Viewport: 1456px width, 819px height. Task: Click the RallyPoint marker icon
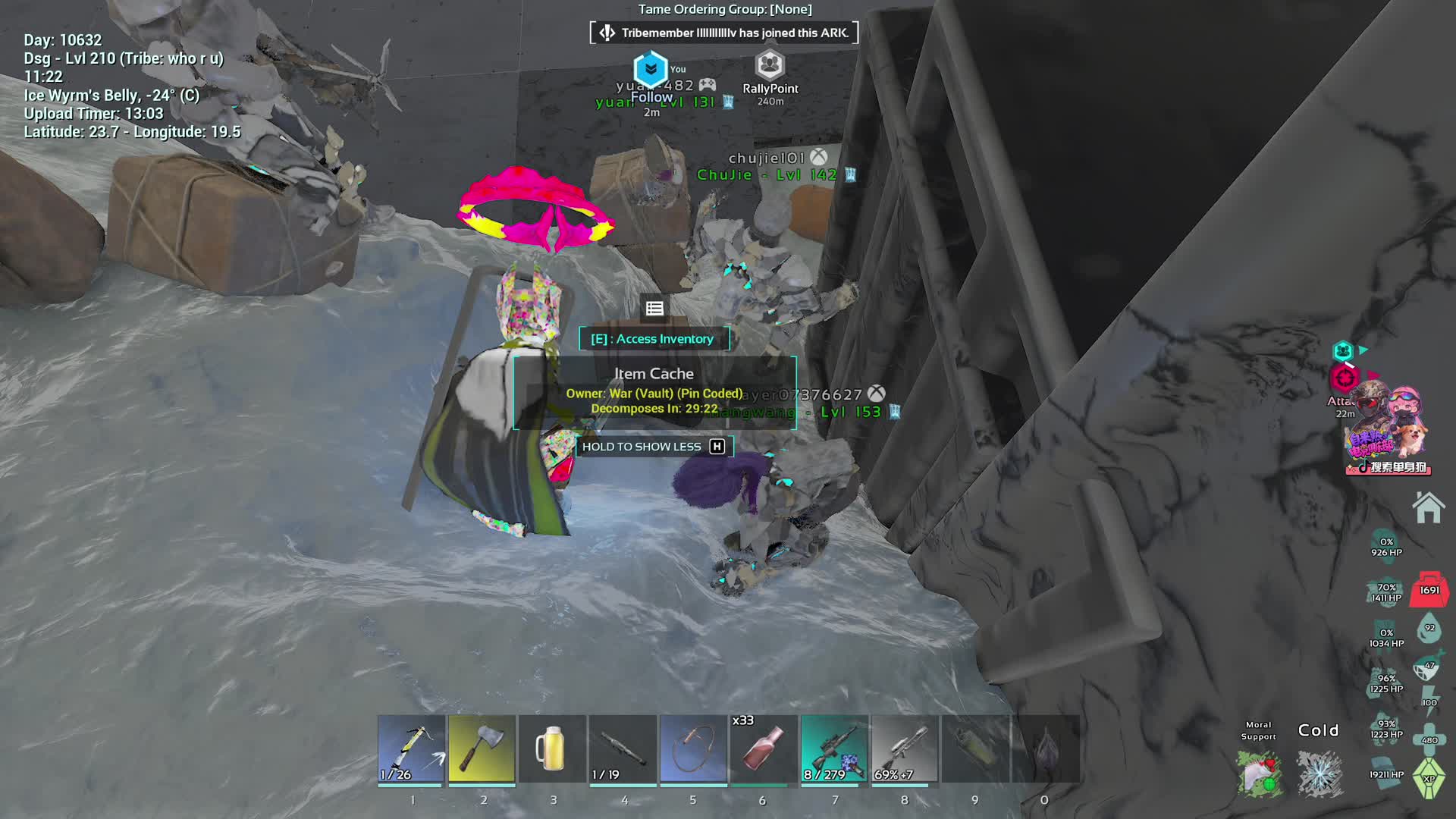pyautogui.click(x=770, y=66)
